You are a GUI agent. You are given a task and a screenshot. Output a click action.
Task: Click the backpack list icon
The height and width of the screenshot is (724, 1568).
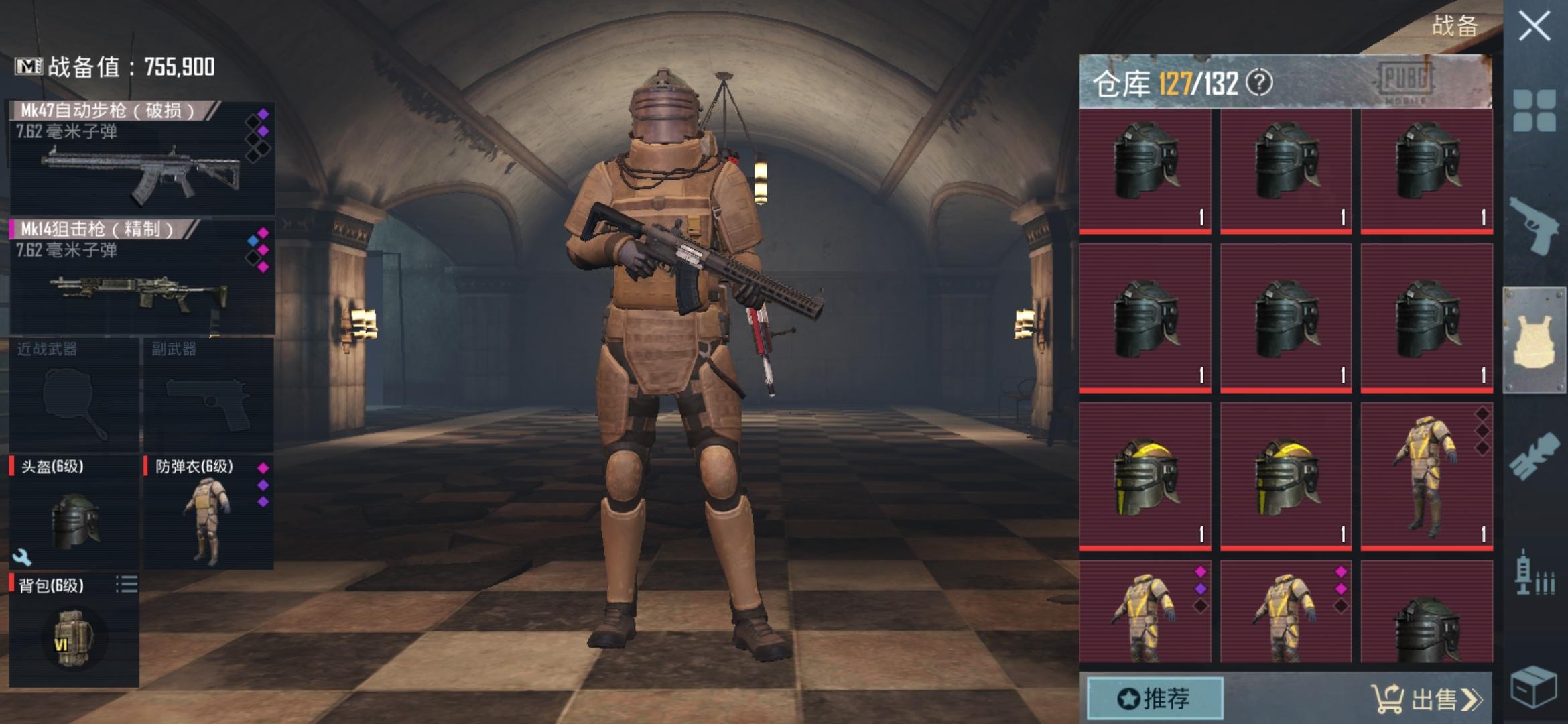tap(126, 585)
